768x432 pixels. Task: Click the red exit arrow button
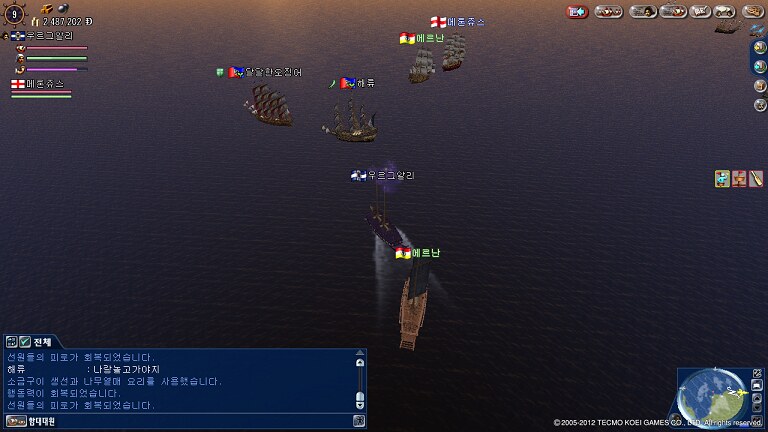tap(577, 12)
